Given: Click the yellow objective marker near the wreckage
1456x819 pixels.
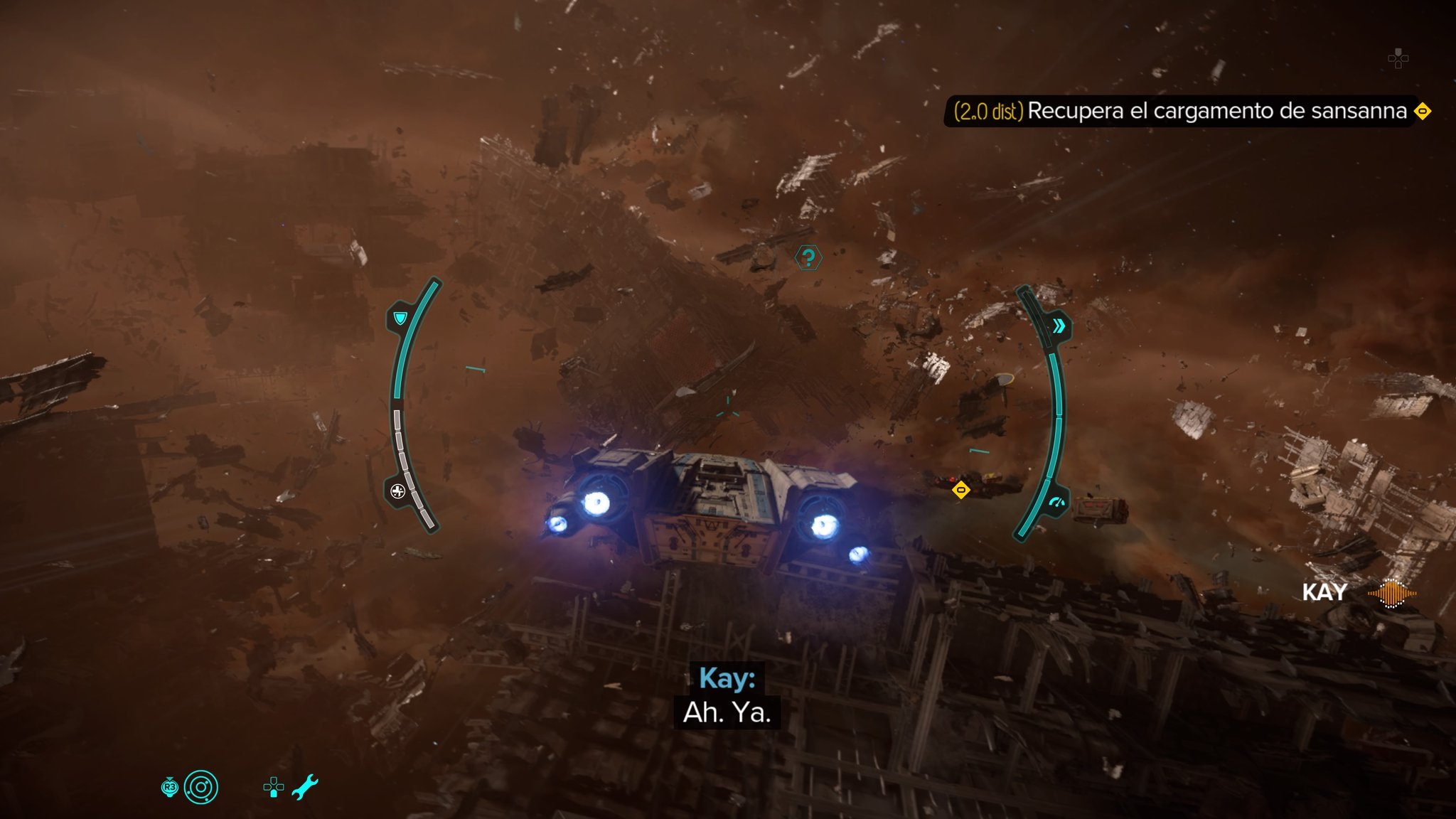Looking at the screenshot, I should coord(960,490).
